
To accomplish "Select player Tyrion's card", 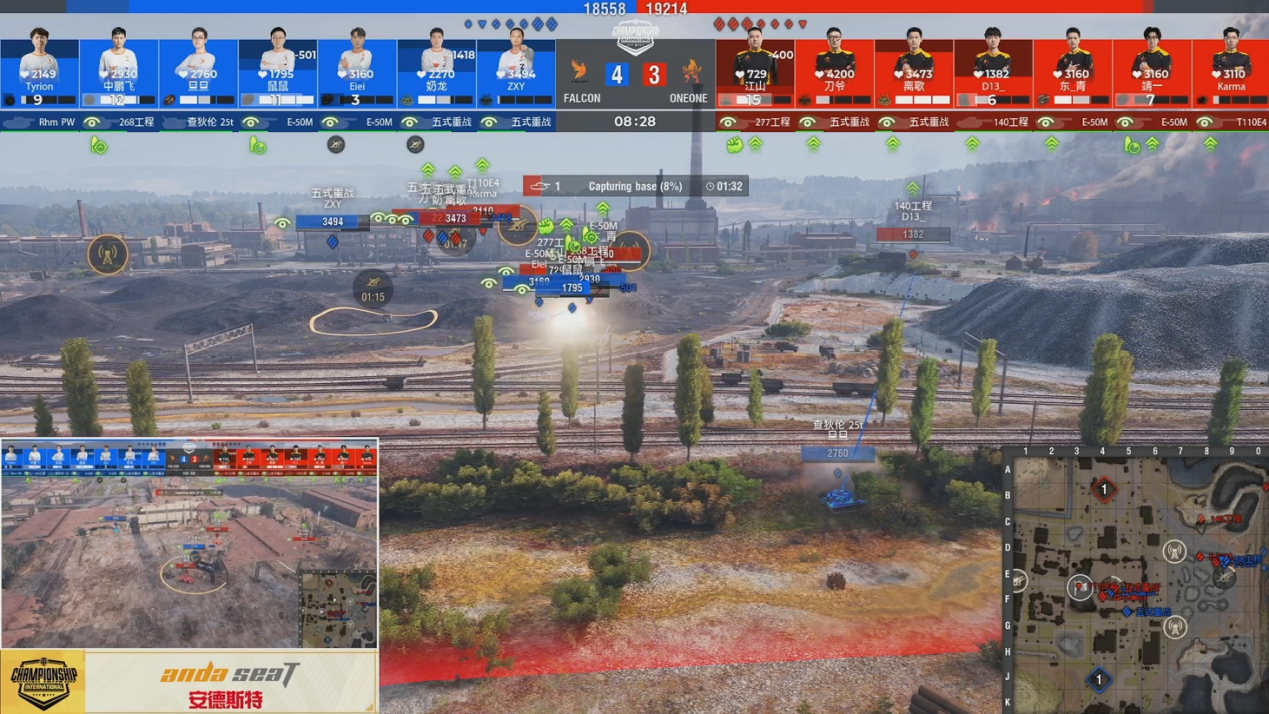I will point(40,70).
